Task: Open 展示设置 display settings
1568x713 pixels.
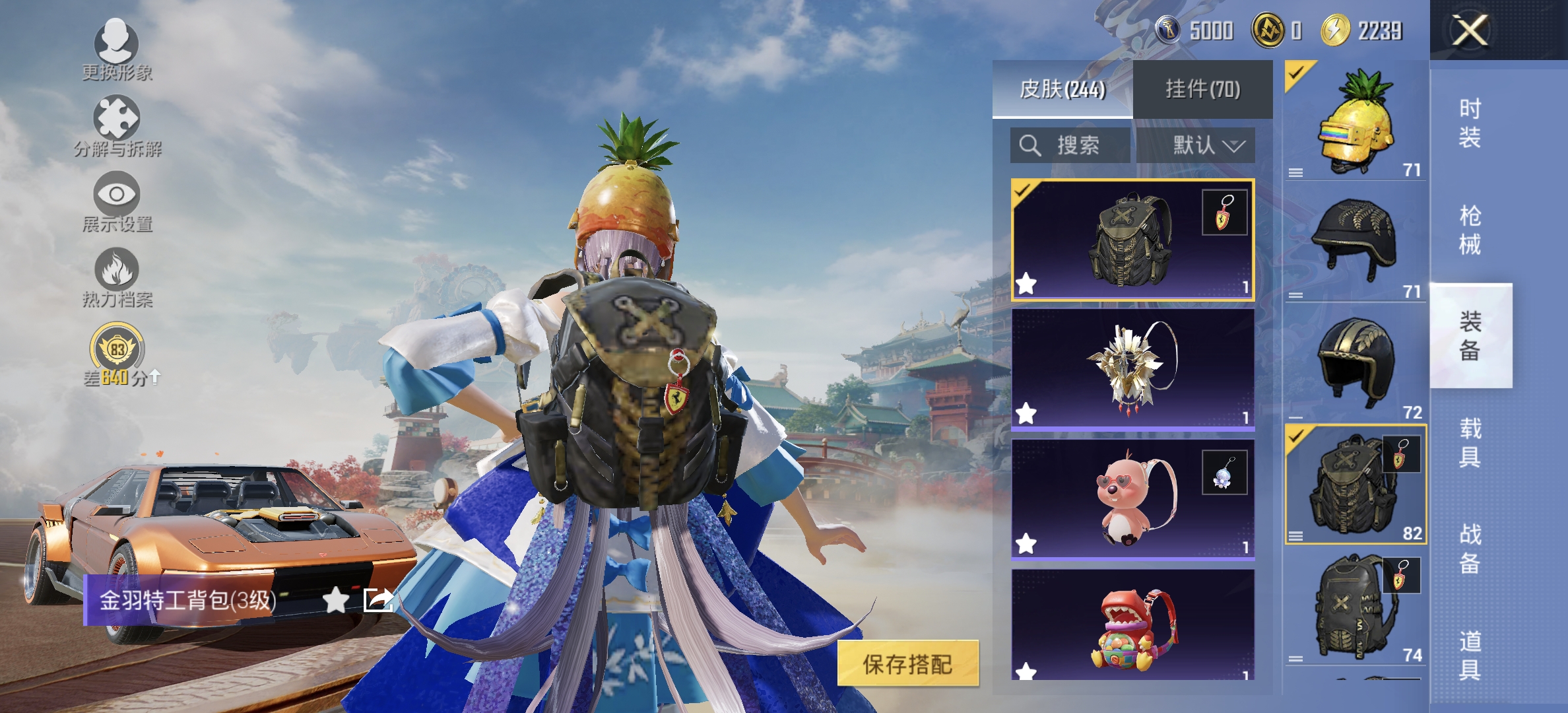Action: 117,198
